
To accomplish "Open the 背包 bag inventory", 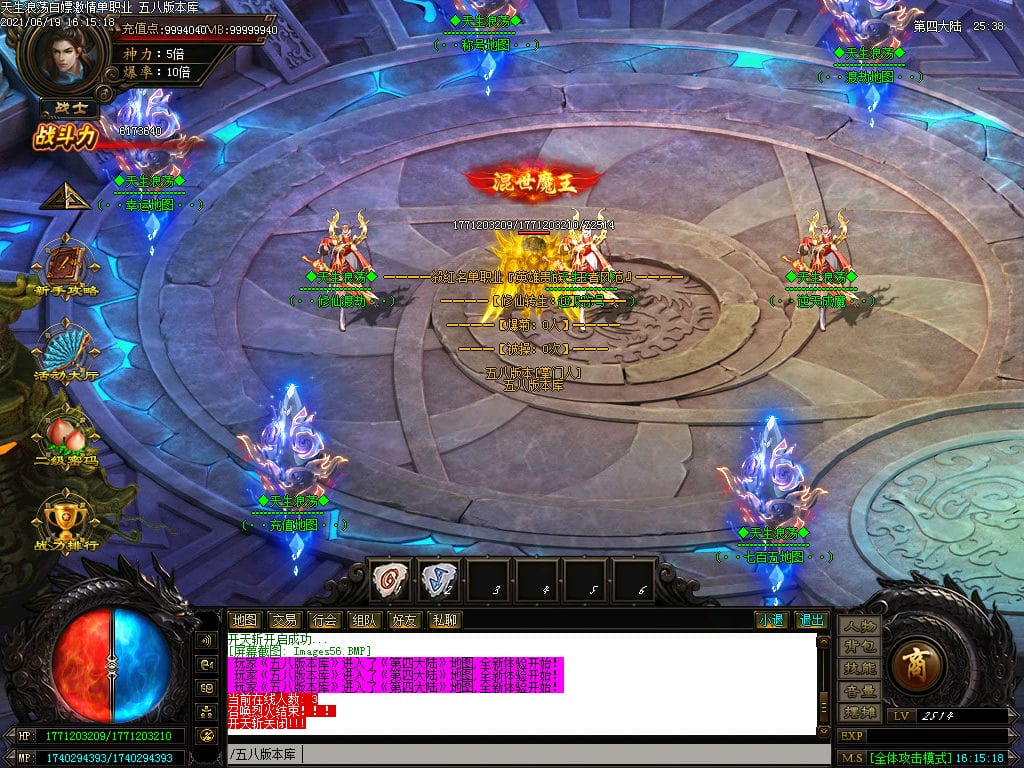I will 860,647.
